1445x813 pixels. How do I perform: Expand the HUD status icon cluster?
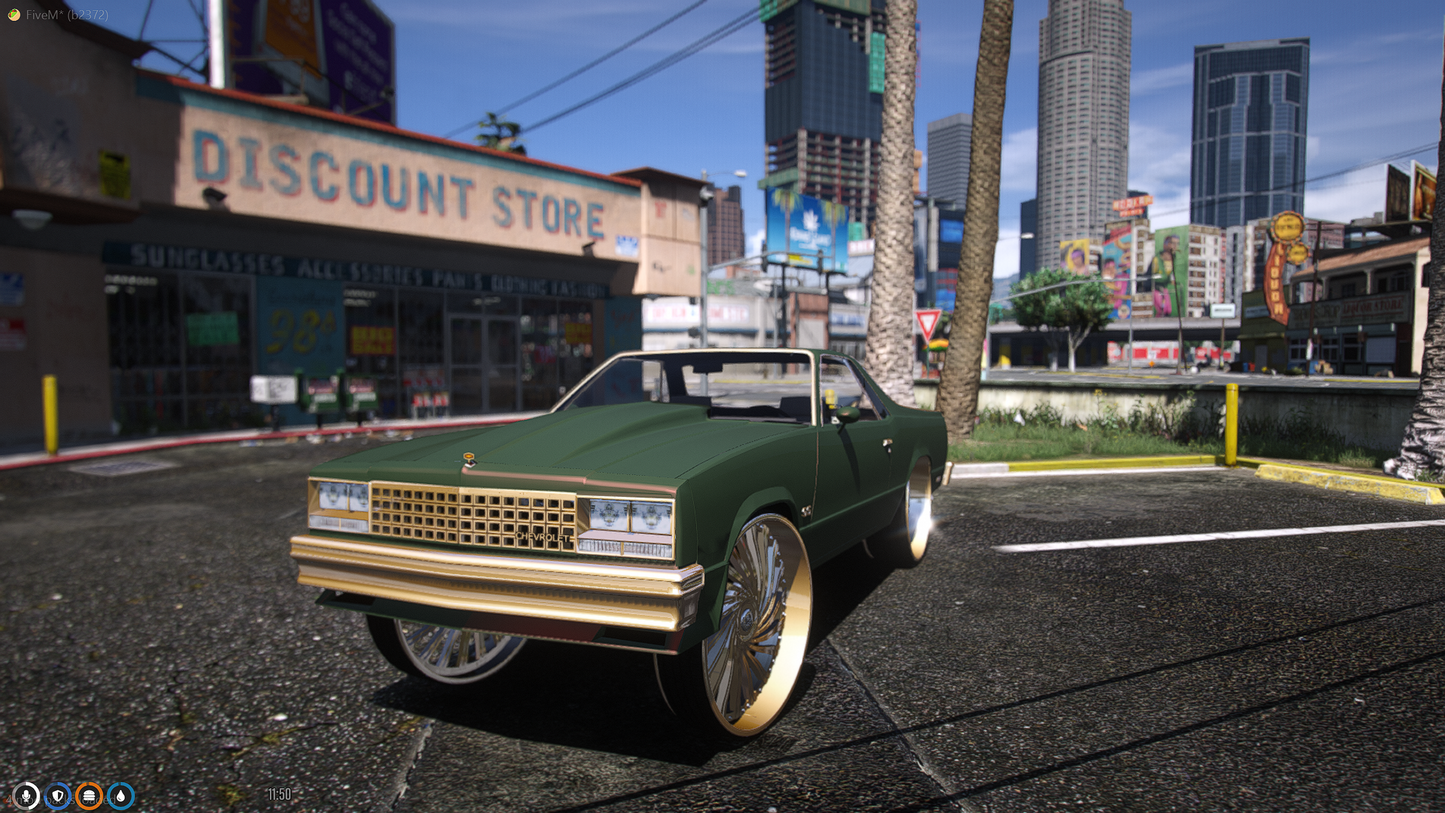73,796
